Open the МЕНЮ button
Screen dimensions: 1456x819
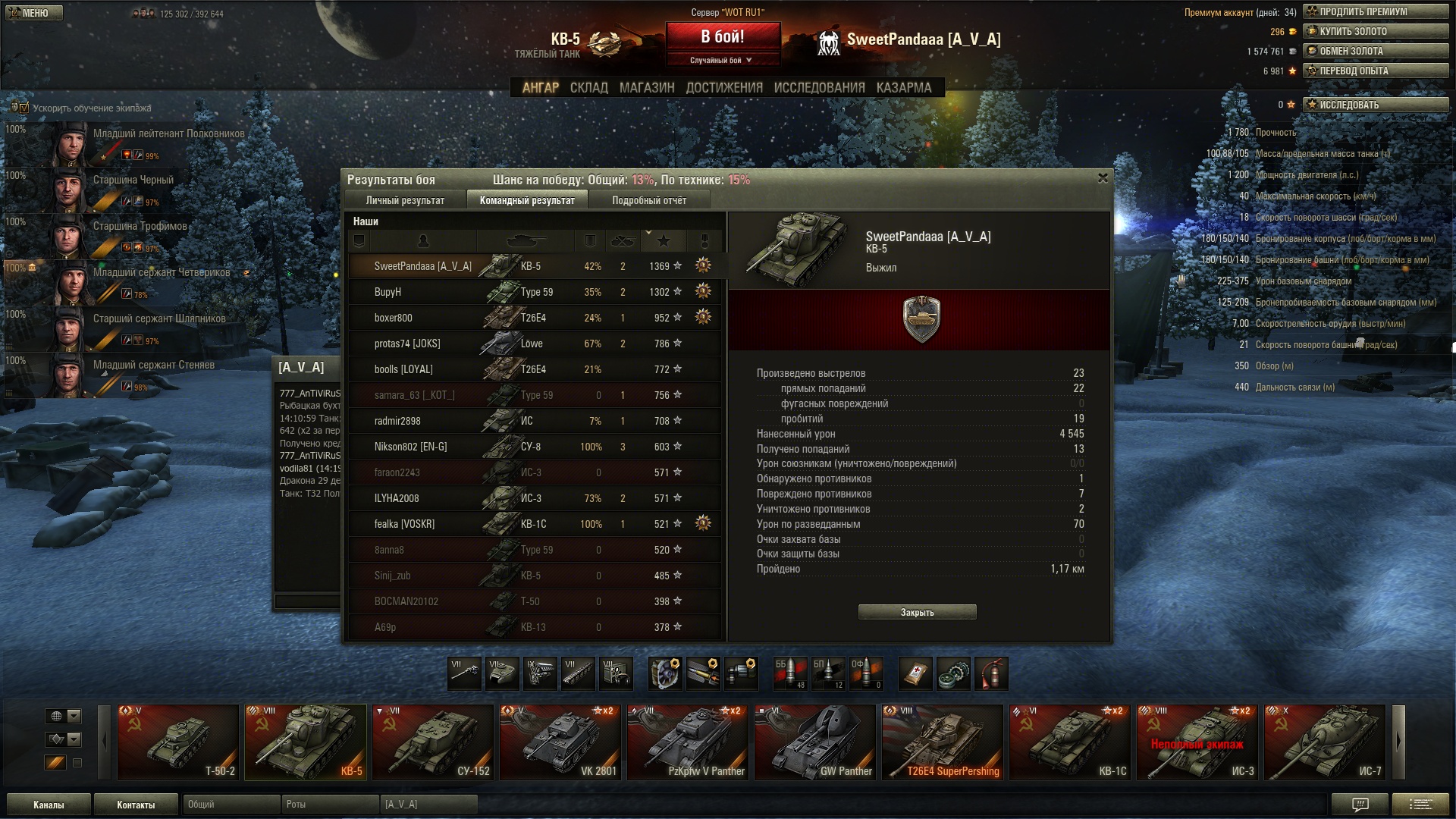tap(32, 13)
